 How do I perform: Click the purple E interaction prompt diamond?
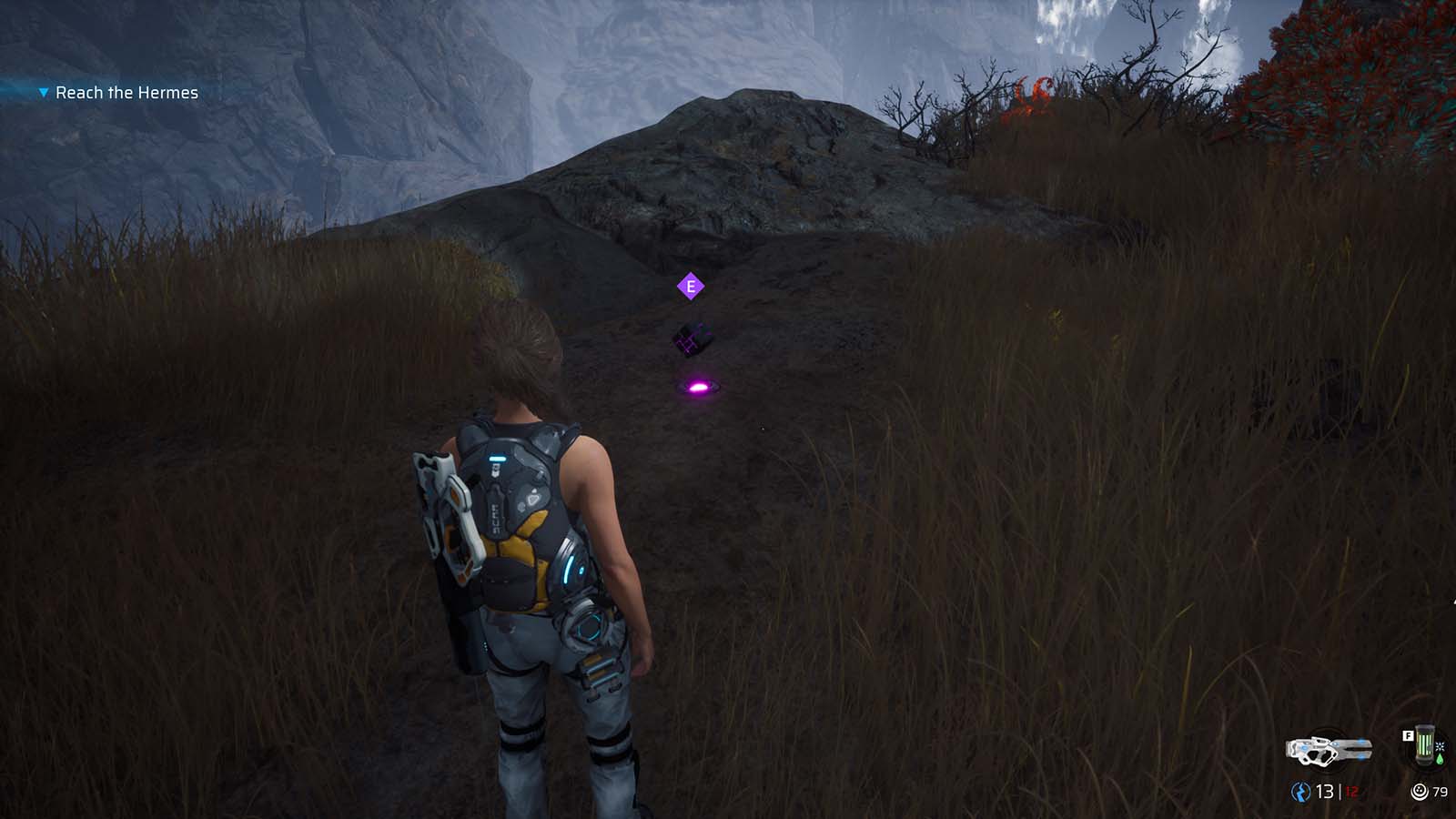(x=693, y=285)
